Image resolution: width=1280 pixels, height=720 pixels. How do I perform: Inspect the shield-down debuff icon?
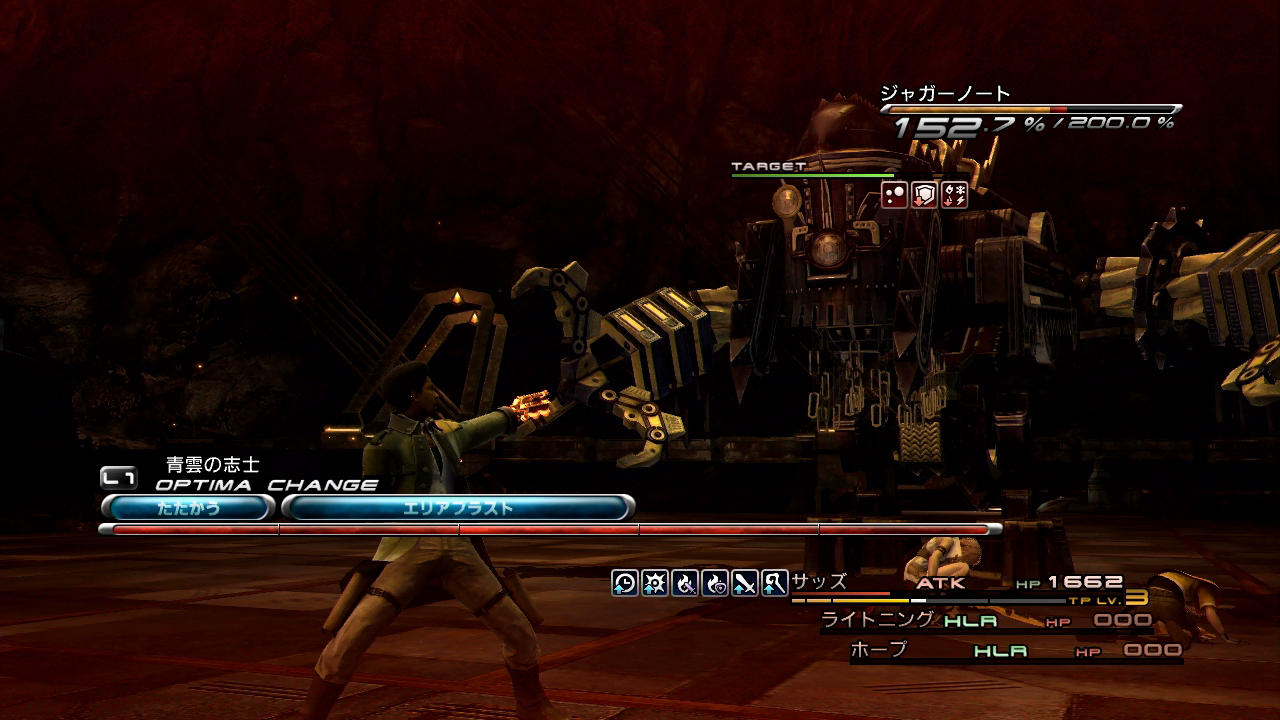coord(925,195)
